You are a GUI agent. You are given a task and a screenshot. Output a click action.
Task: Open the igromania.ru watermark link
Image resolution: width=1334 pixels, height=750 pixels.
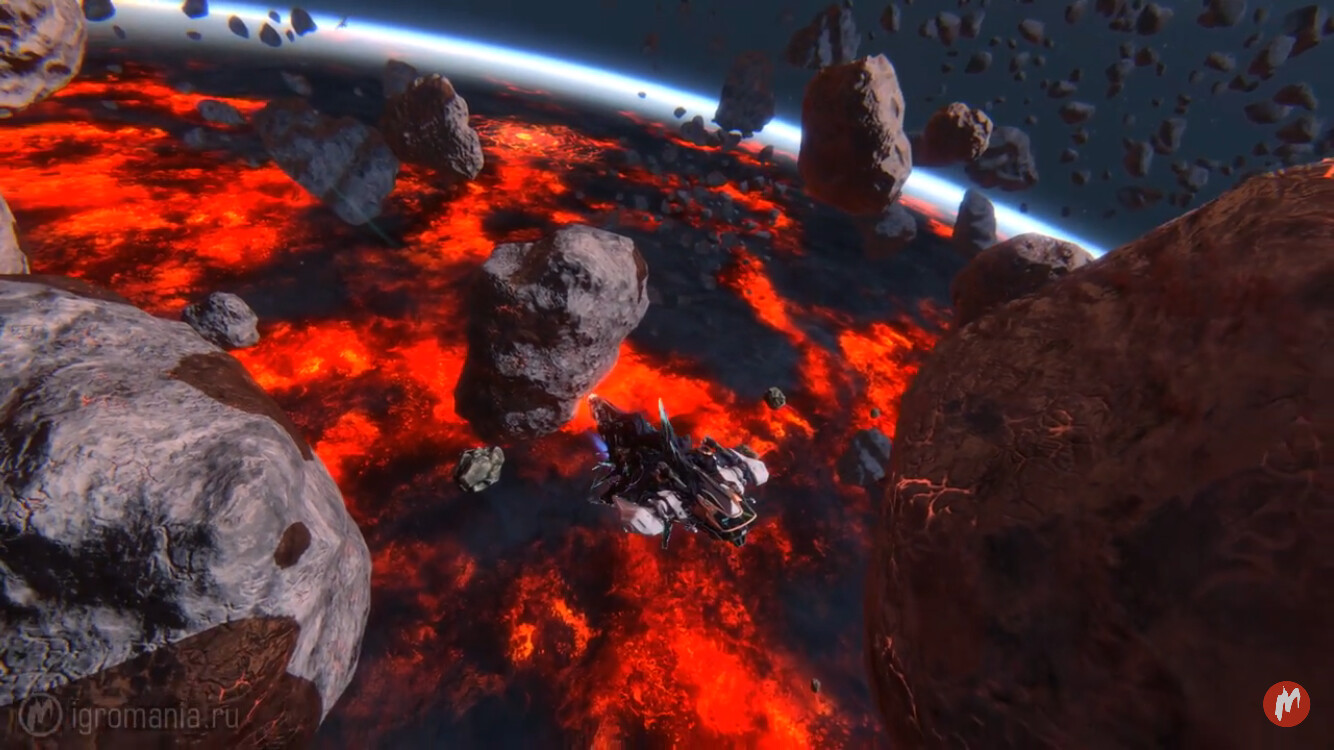130,715
